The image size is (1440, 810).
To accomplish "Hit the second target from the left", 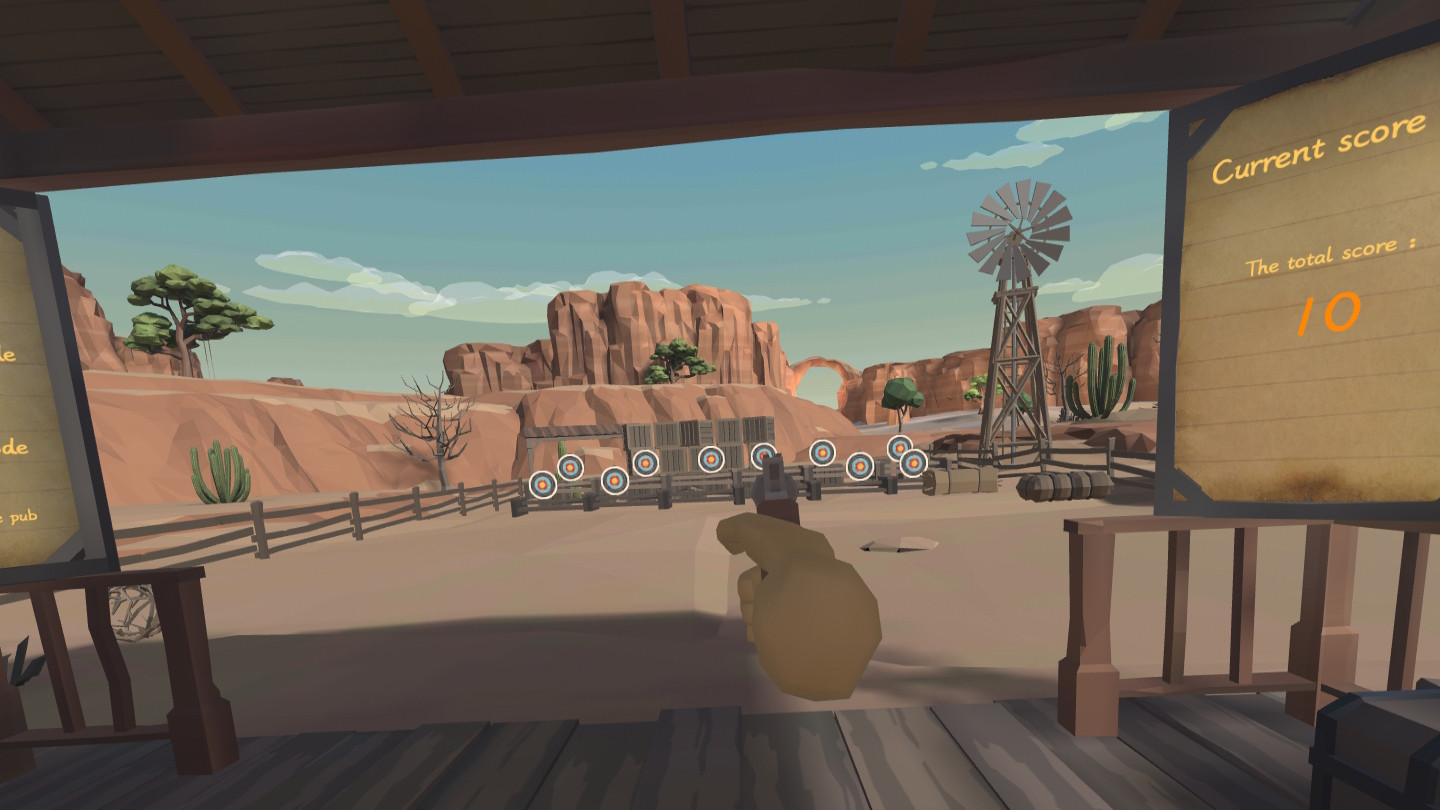I will [x=570, y=467].
